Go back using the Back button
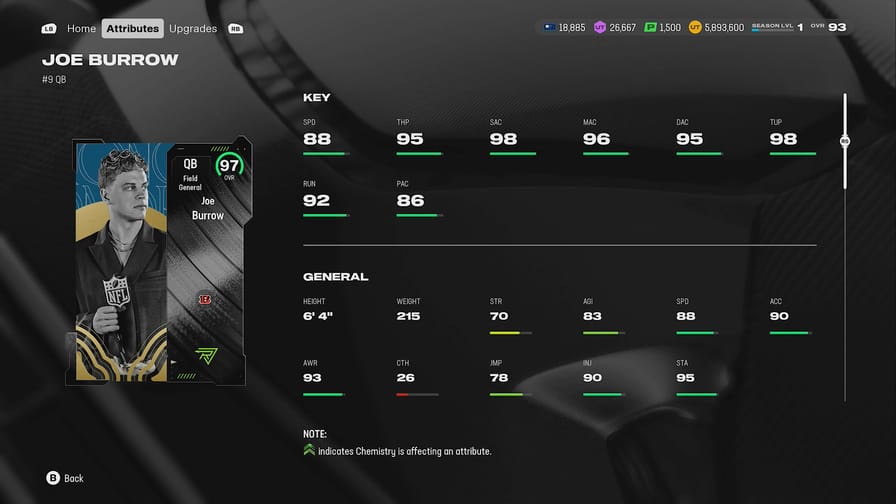The width and height of the screenshot is (896, 504). (x=64, y=478)
